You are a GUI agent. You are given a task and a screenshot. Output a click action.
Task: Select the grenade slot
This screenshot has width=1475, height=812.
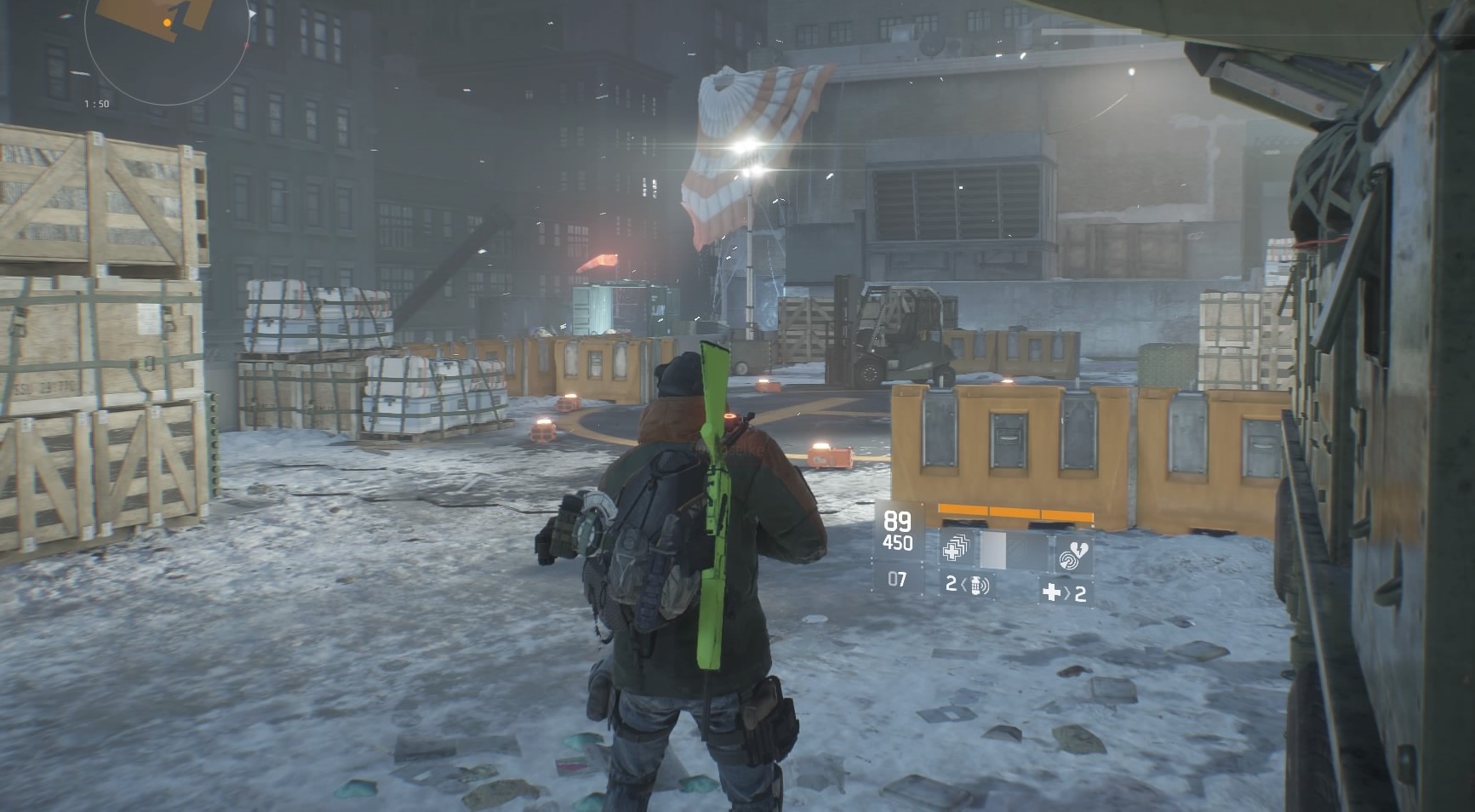click(x=969, y=585)
